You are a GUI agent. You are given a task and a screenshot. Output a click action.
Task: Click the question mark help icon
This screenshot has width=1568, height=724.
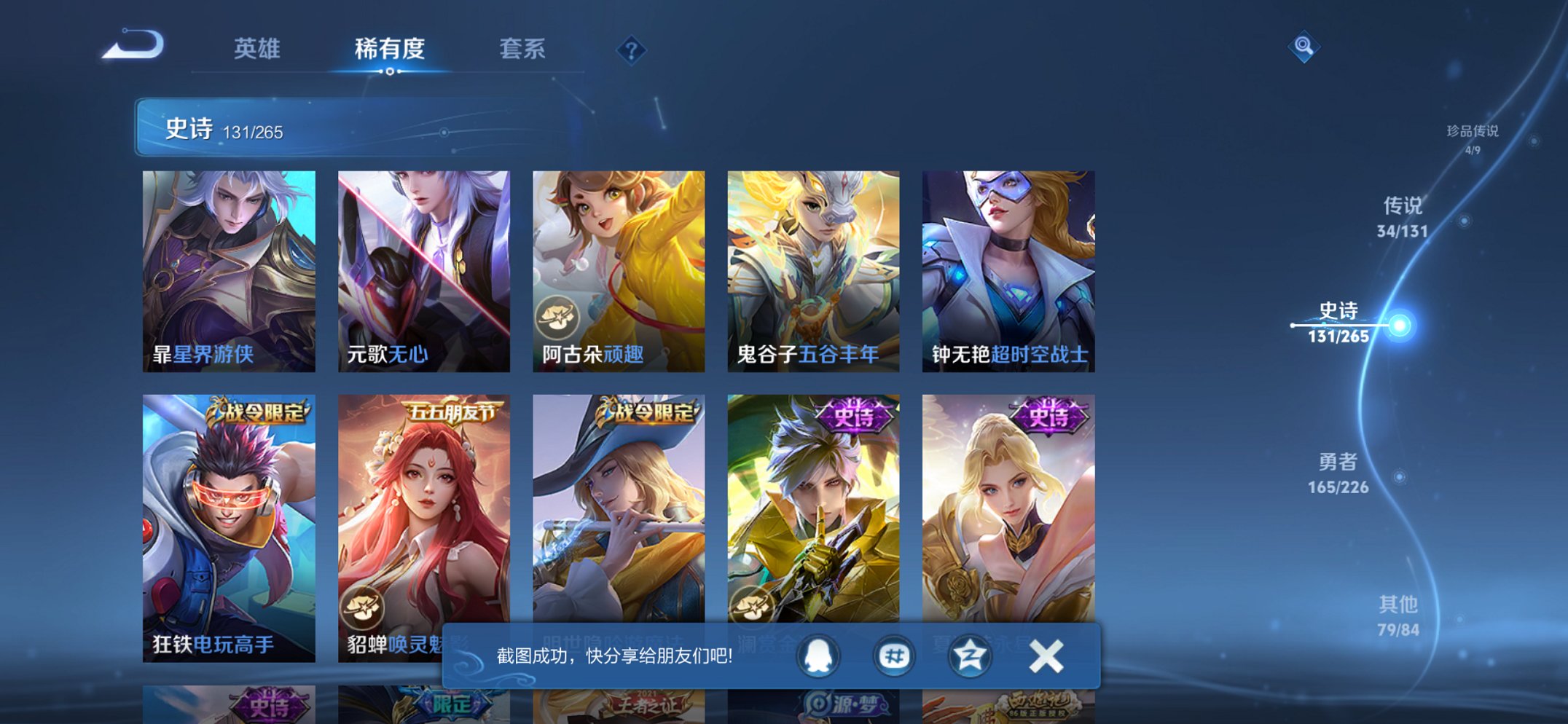tap(632, 50)
